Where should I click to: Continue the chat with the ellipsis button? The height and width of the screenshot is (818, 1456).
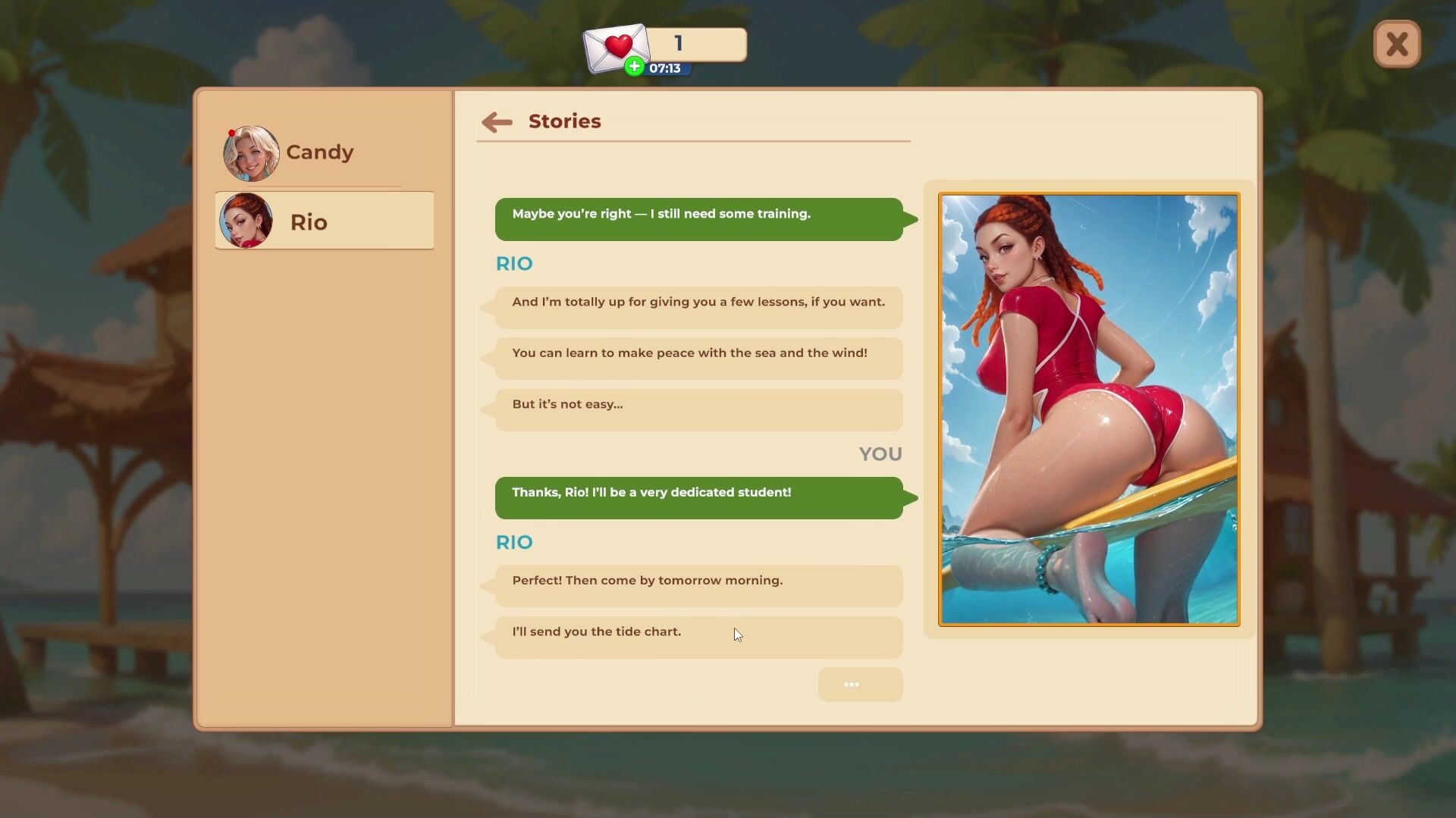[860, 685]
